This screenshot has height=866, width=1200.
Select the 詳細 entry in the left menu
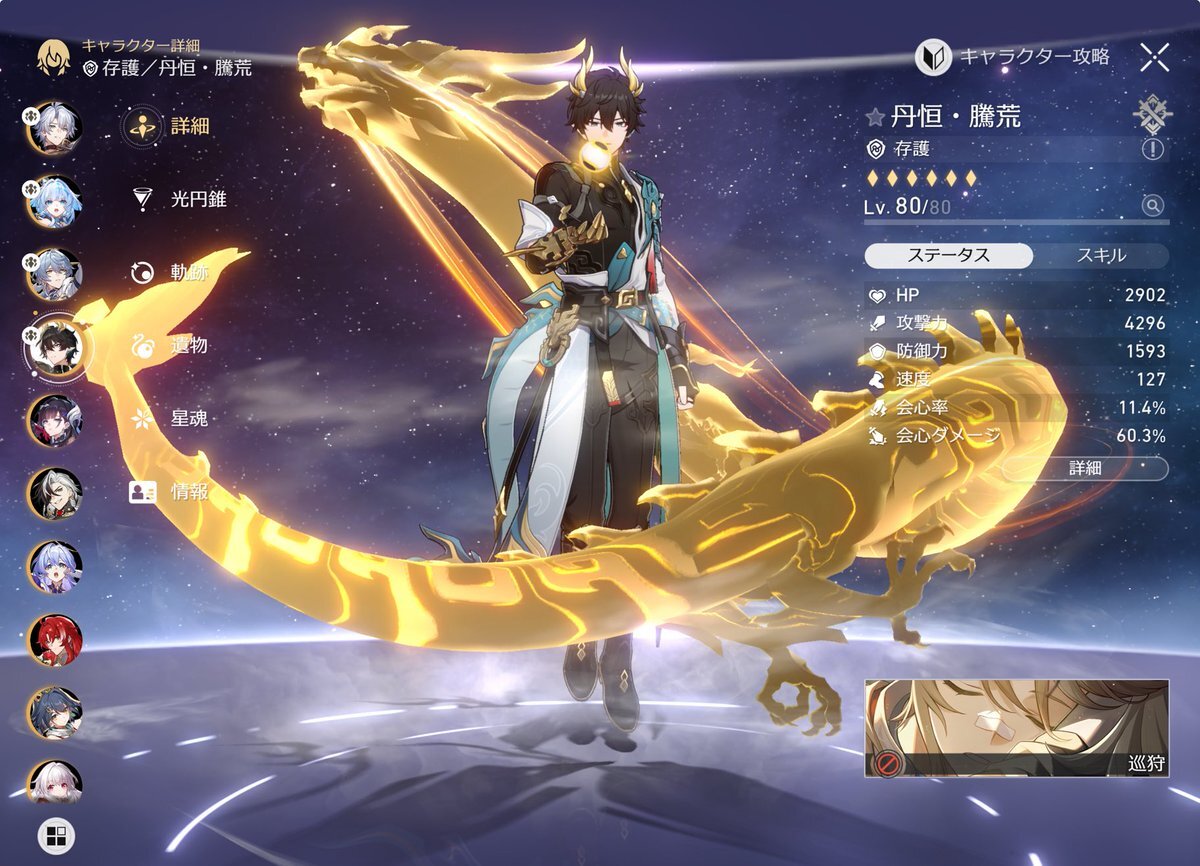(x=174, y=126)
